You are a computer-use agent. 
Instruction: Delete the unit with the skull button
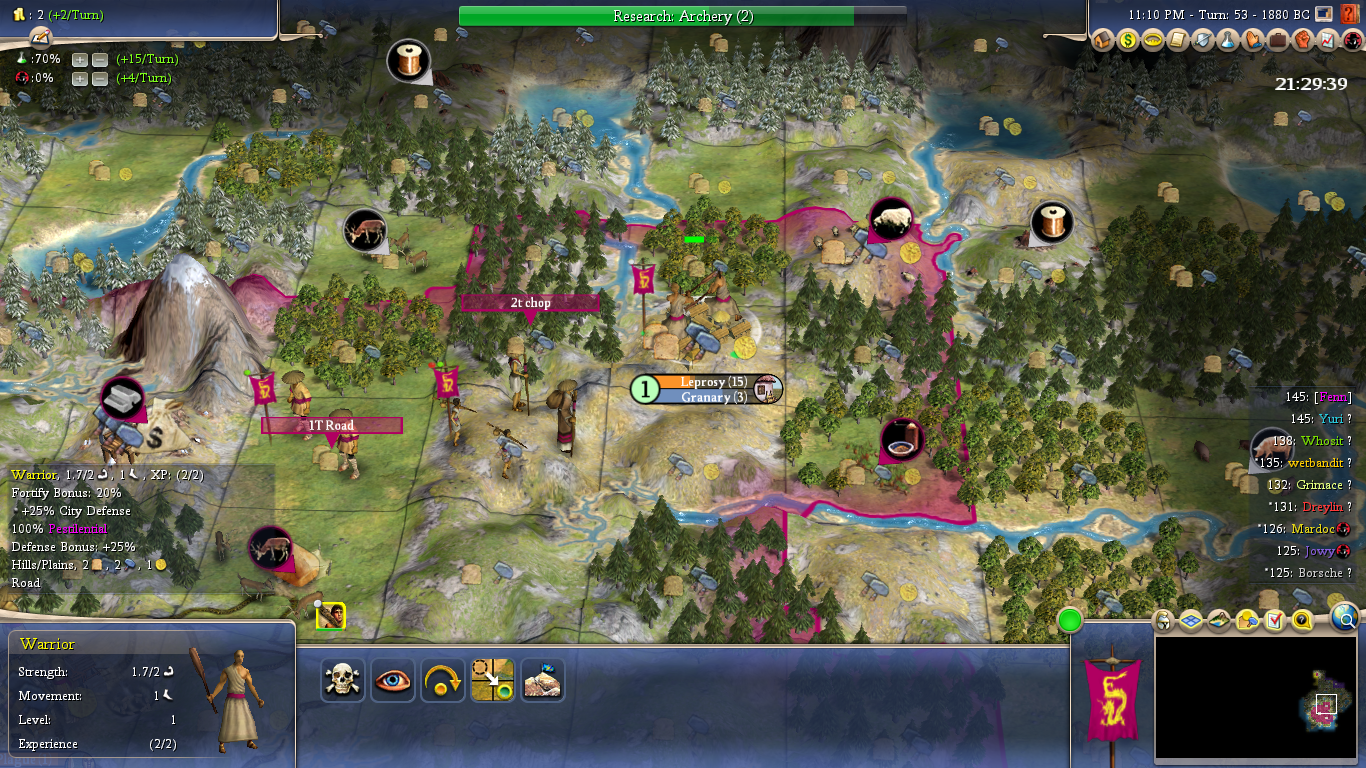(x=343, y=680)
